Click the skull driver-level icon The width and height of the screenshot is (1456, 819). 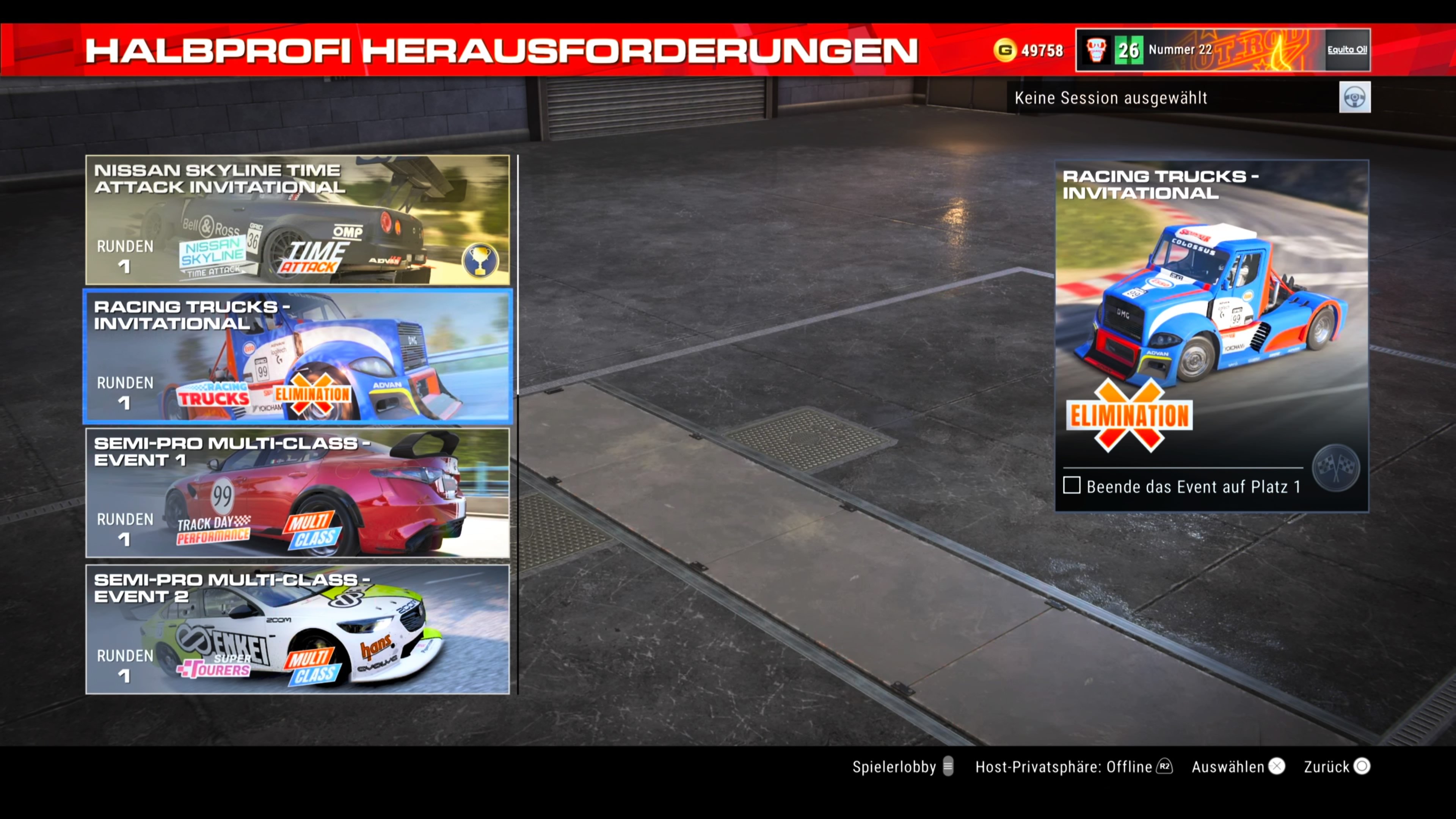coord(1097,50)
